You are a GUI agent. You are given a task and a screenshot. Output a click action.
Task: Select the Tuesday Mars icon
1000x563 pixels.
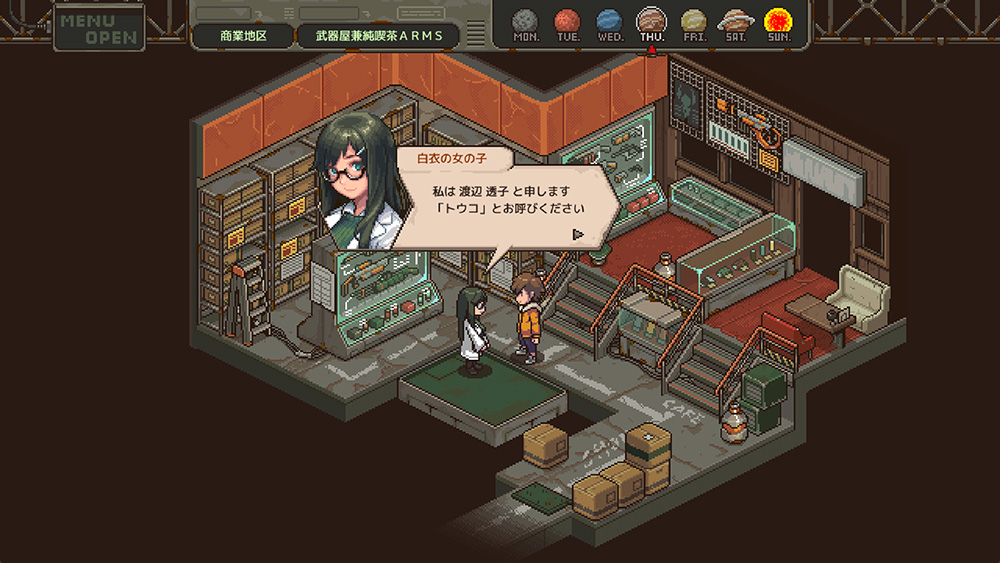[x=567, y=20]
